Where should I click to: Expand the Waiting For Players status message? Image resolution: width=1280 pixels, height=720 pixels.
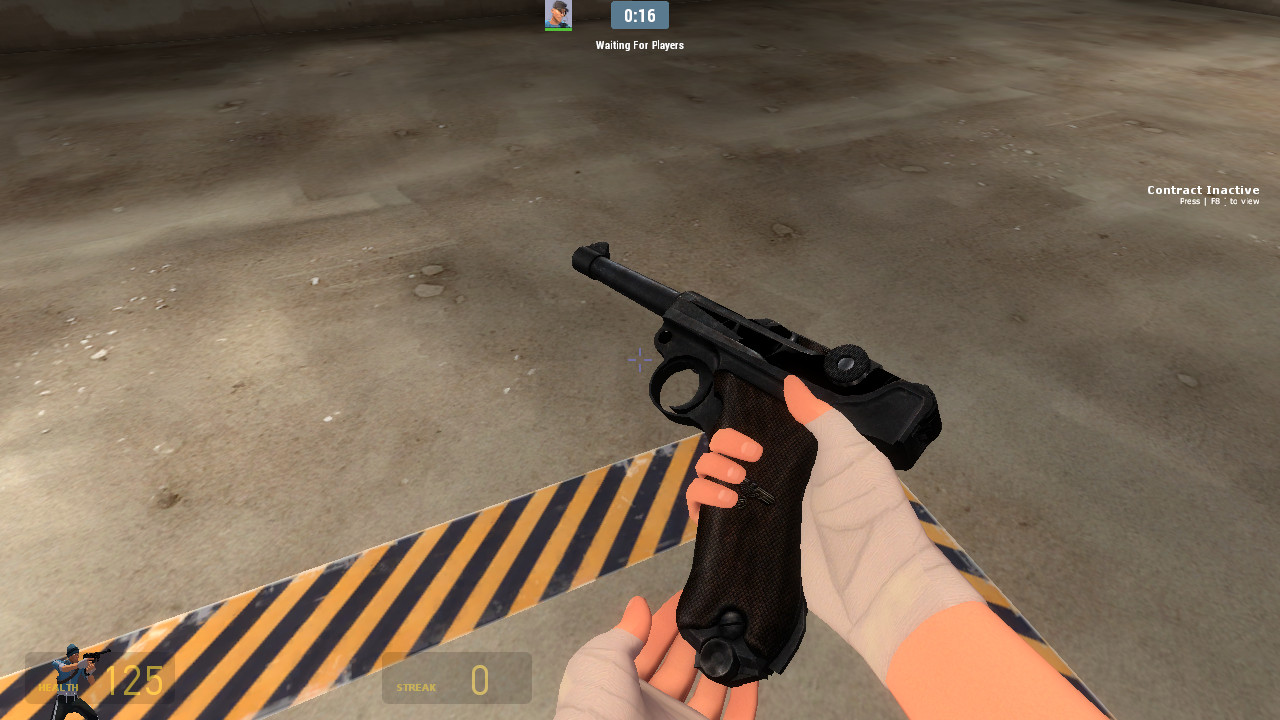click(x=639, y=45)
